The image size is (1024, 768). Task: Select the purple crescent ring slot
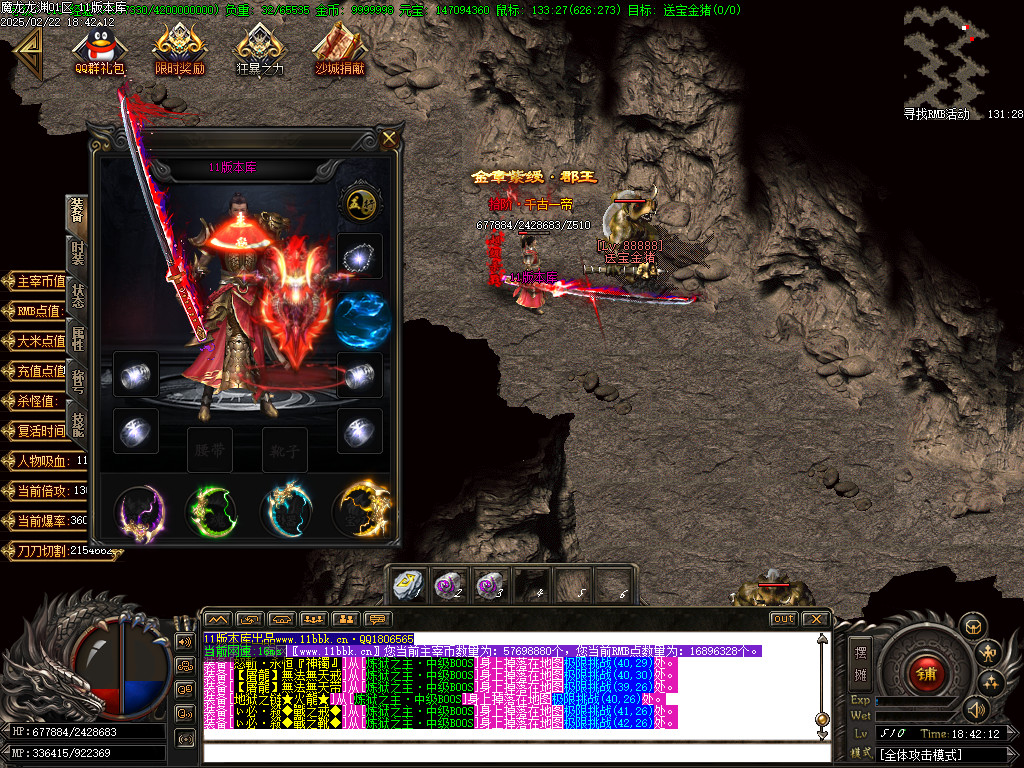click(x=138, y=510)
